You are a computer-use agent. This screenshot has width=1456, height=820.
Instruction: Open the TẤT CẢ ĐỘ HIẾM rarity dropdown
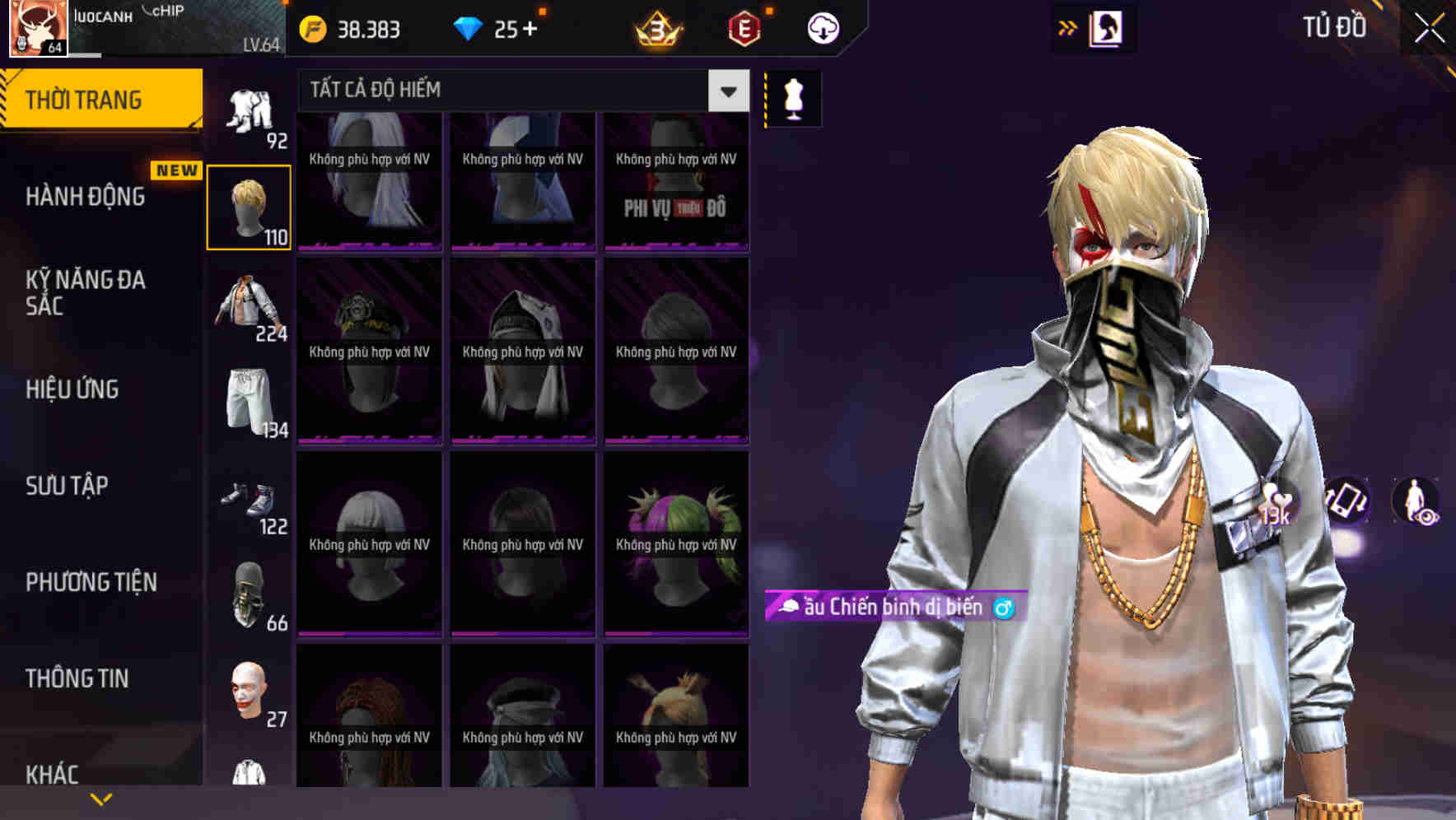[x=519, y=90]
